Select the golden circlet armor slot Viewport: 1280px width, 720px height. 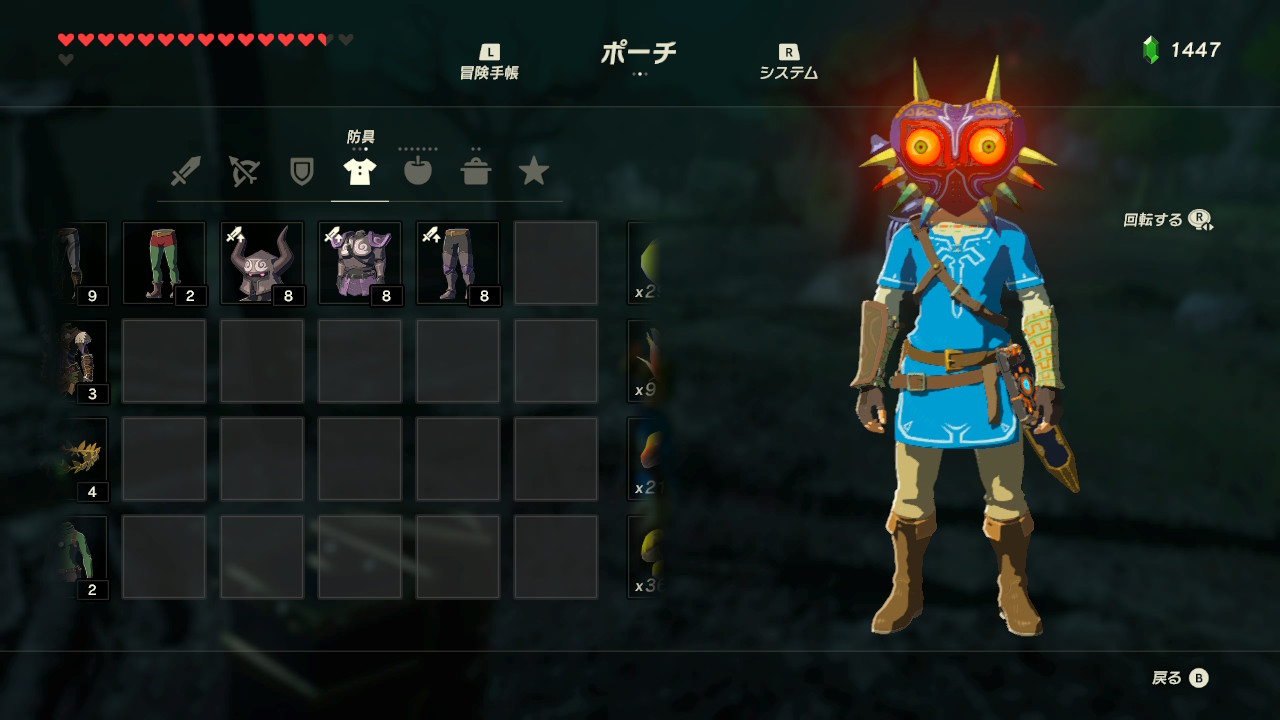tap(84, 459)
